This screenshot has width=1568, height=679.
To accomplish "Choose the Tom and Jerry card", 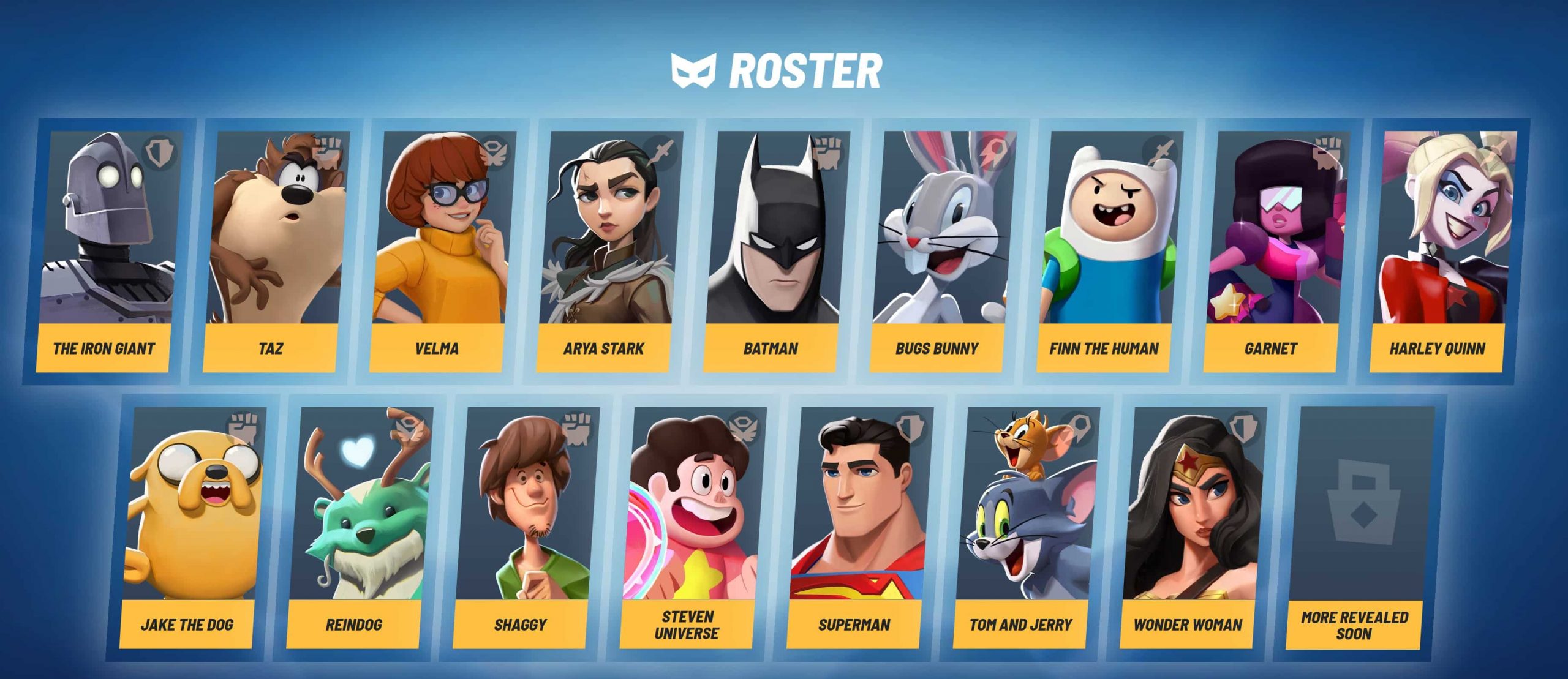I will pyautogui.click(x=1022, y=527).
